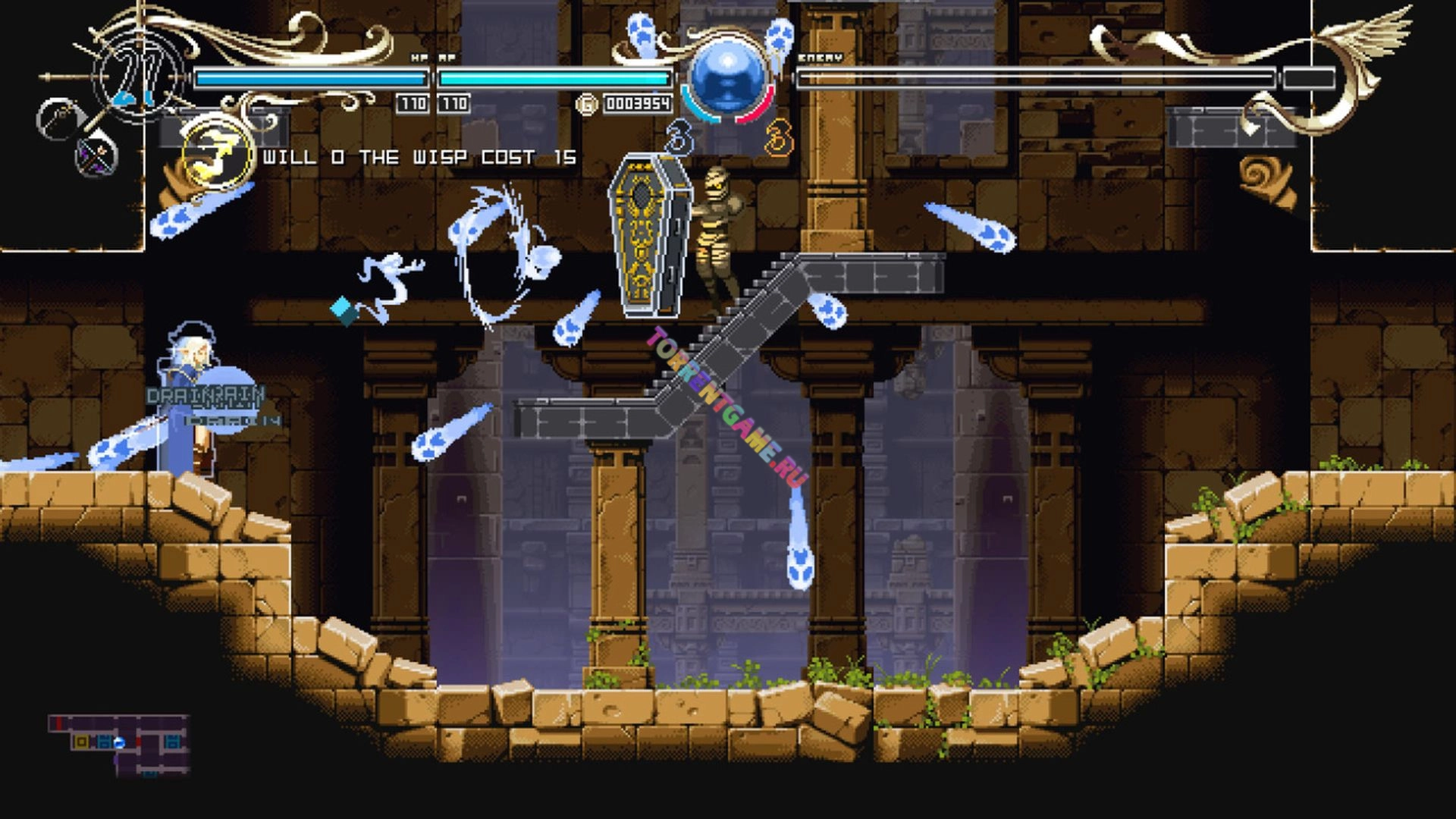Image resolution: width=1456 pixels, height=819 pixels.
Task: Select the Will O The Wisp spell icon
Action: [x=218, y=155]
